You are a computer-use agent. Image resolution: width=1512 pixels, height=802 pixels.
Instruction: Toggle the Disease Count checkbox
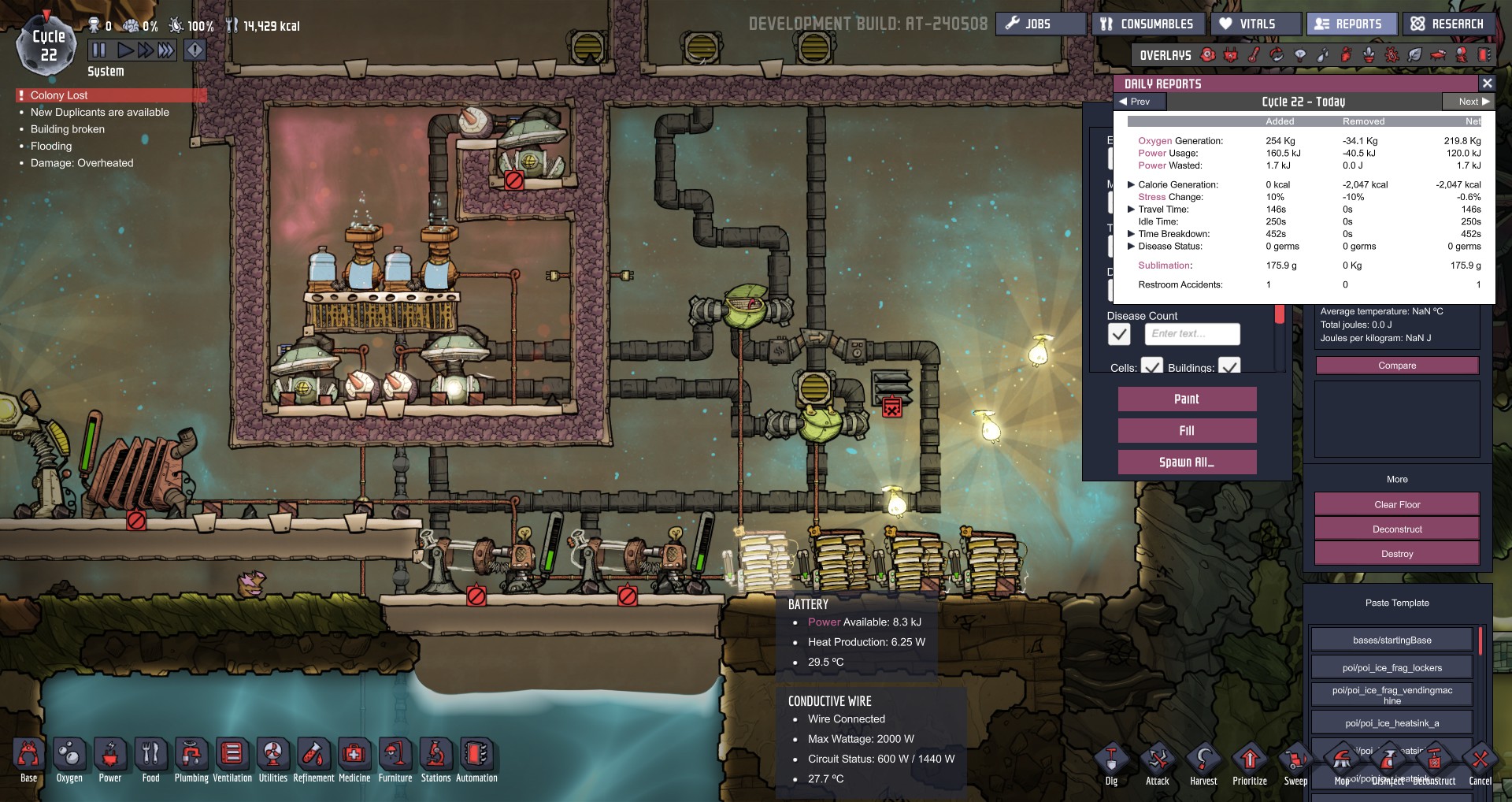coord(1119,334)
